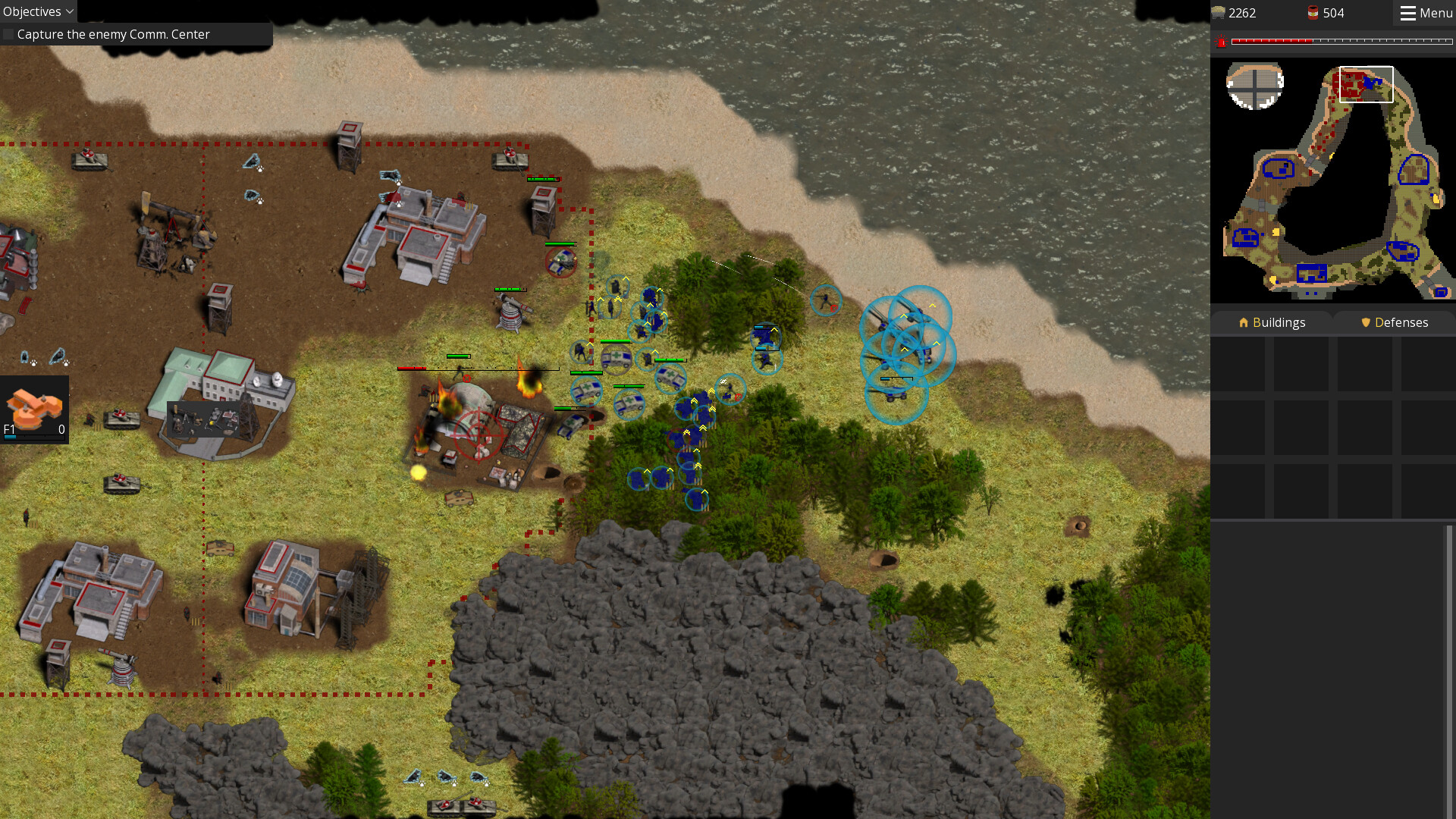This screenshot has width=1456, height=819.
Task: Toggle the objective completion box under Objectives
Action: pos(8,34)
